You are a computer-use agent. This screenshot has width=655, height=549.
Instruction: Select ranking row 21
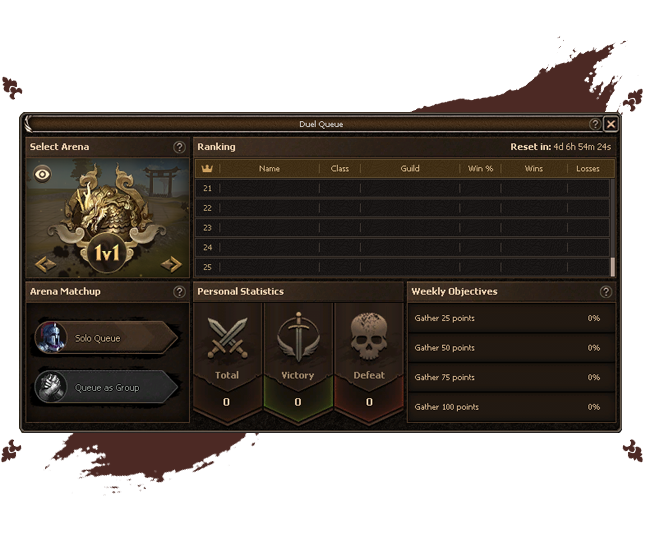point(400,188)
